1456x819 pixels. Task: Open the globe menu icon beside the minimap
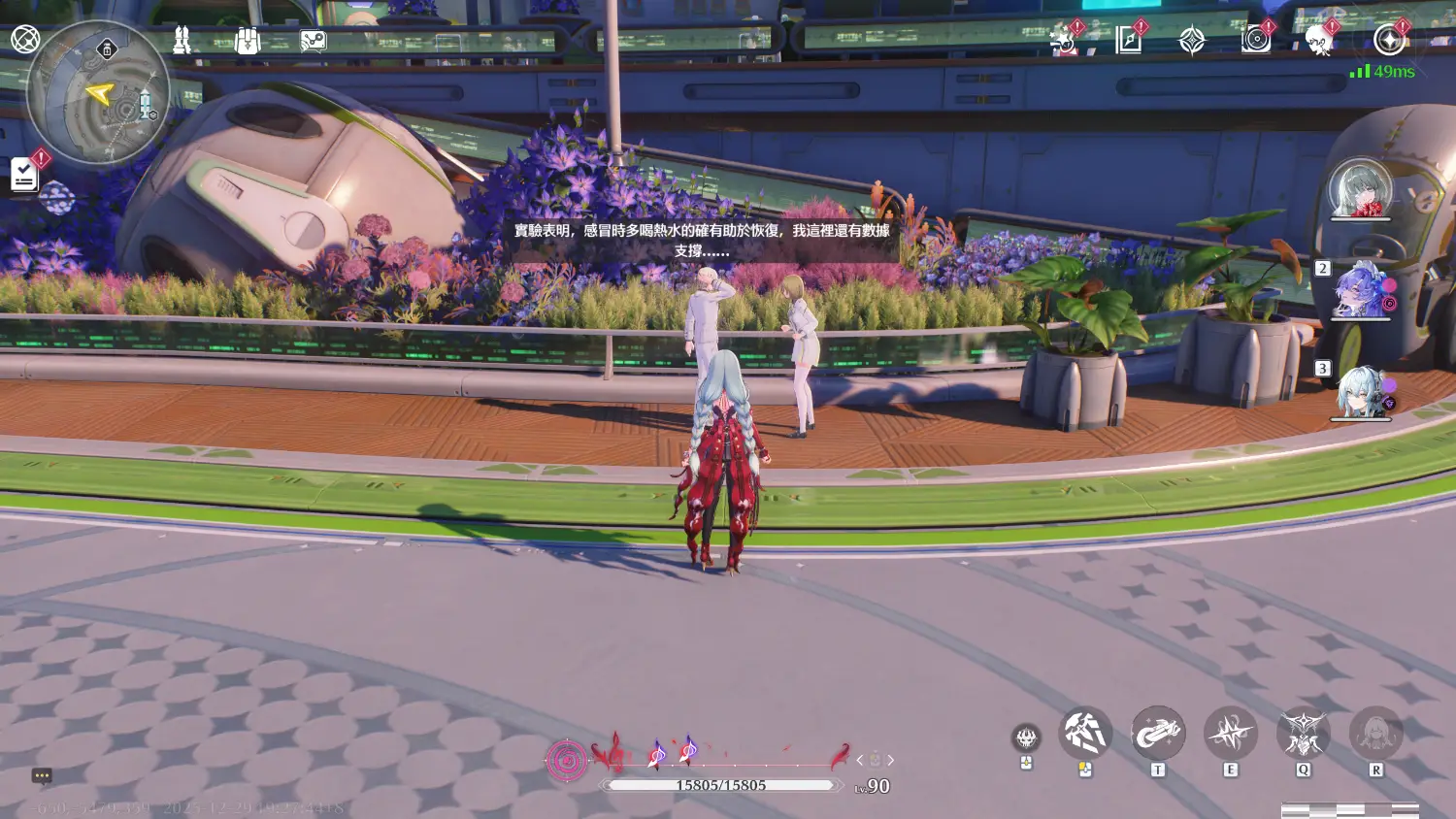[25, 39]
